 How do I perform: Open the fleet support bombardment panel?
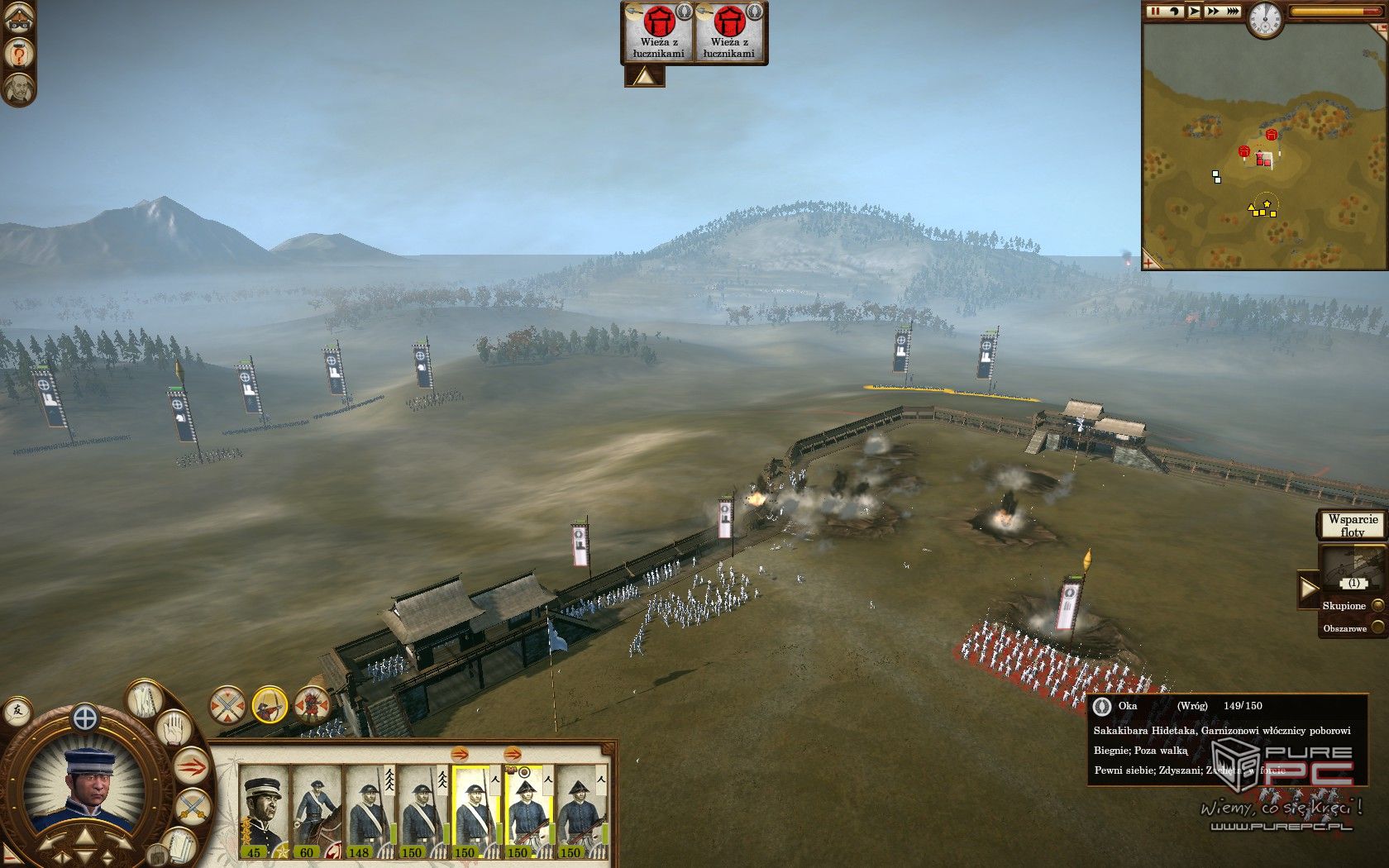(1351, 570)
